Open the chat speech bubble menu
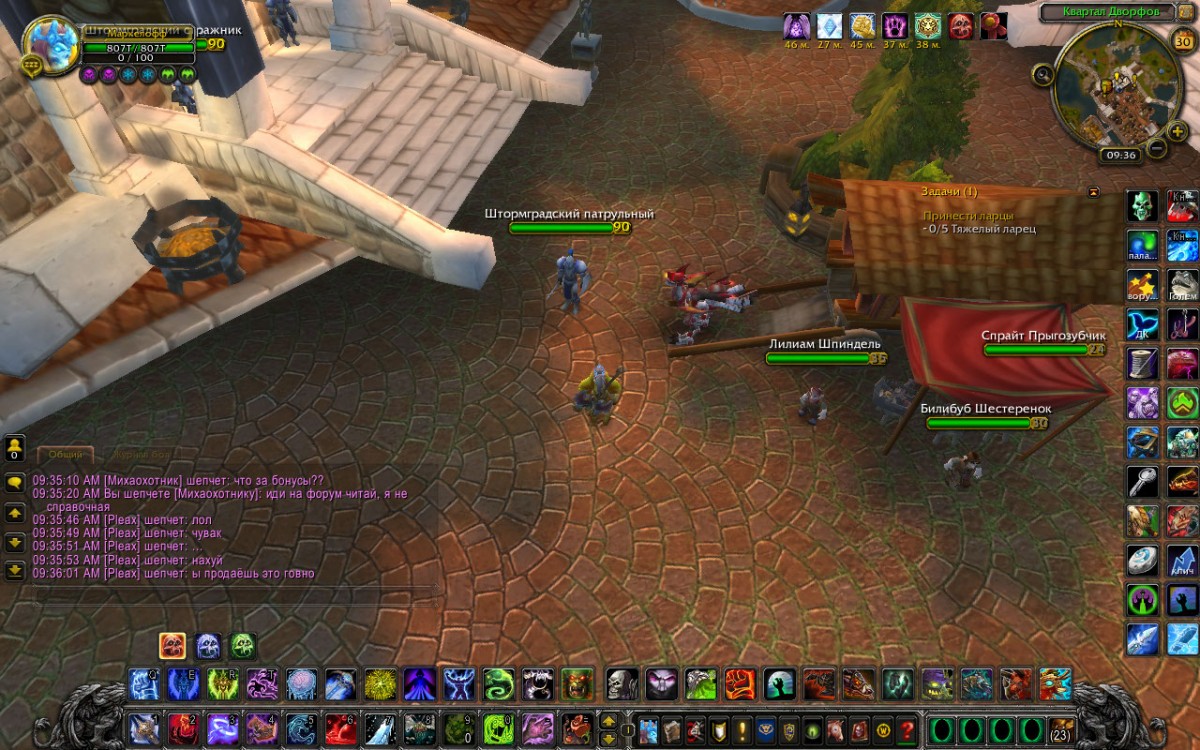This screenshot has width=1200, height=750. click(15, 482)
